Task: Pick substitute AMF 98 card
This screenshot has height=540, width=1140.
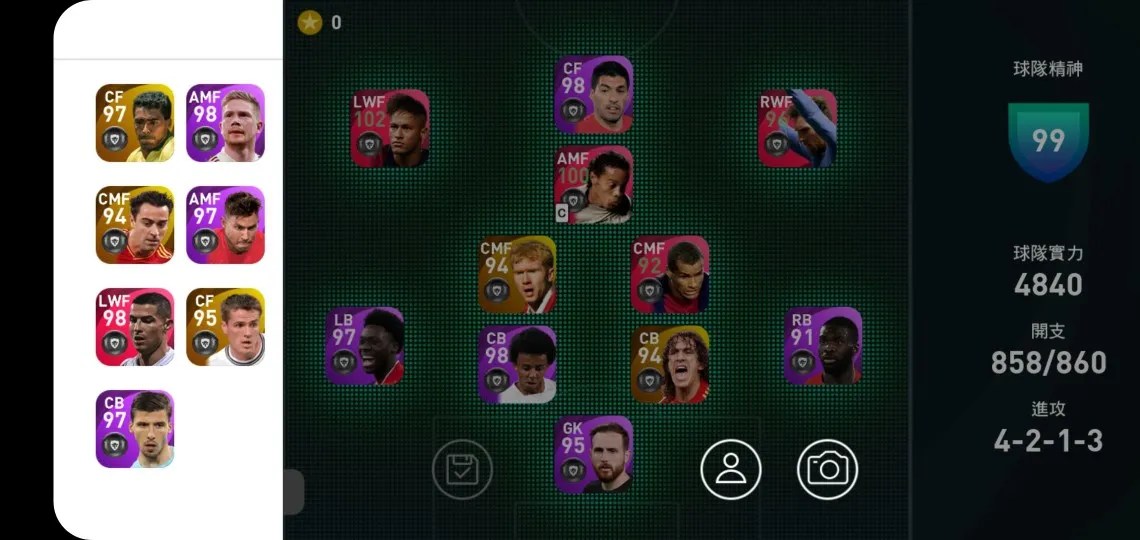Action: click(225, 123)
